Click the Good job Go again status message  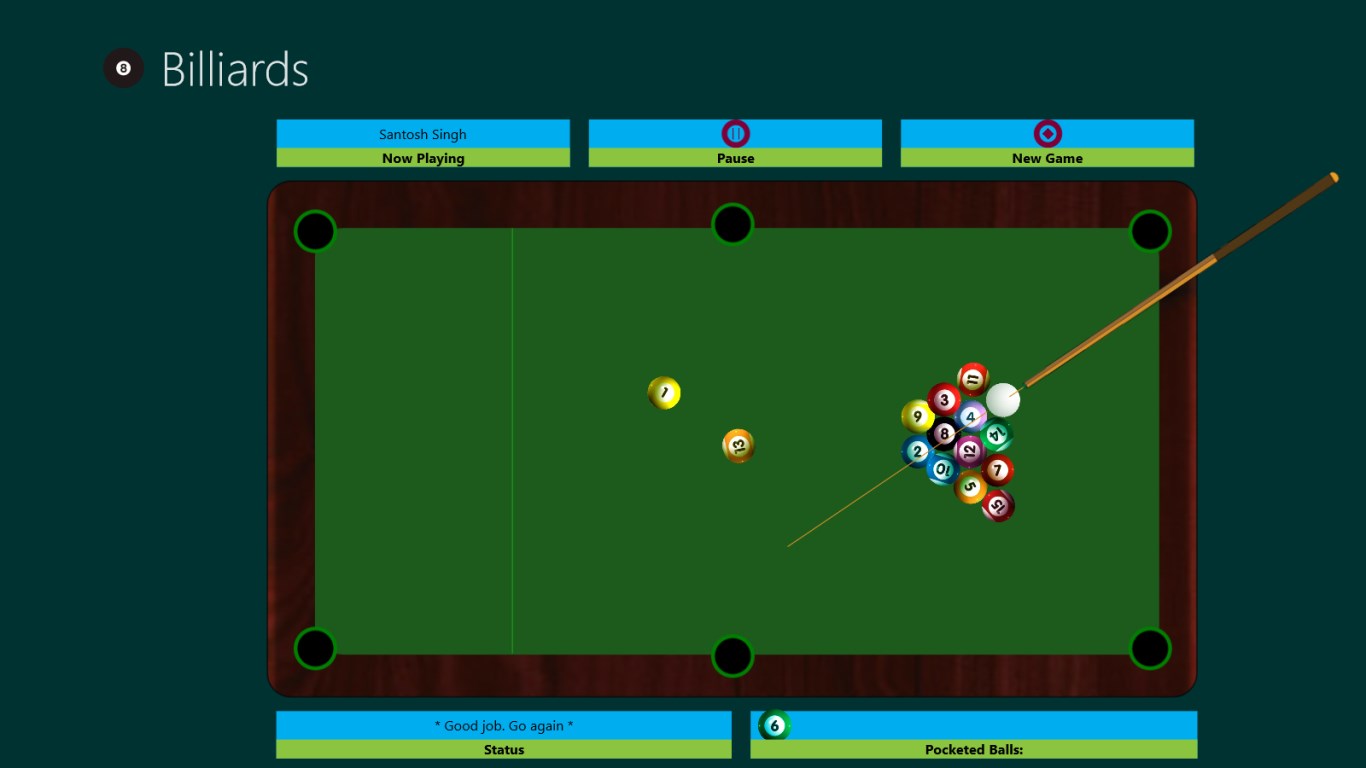[504, 726]
